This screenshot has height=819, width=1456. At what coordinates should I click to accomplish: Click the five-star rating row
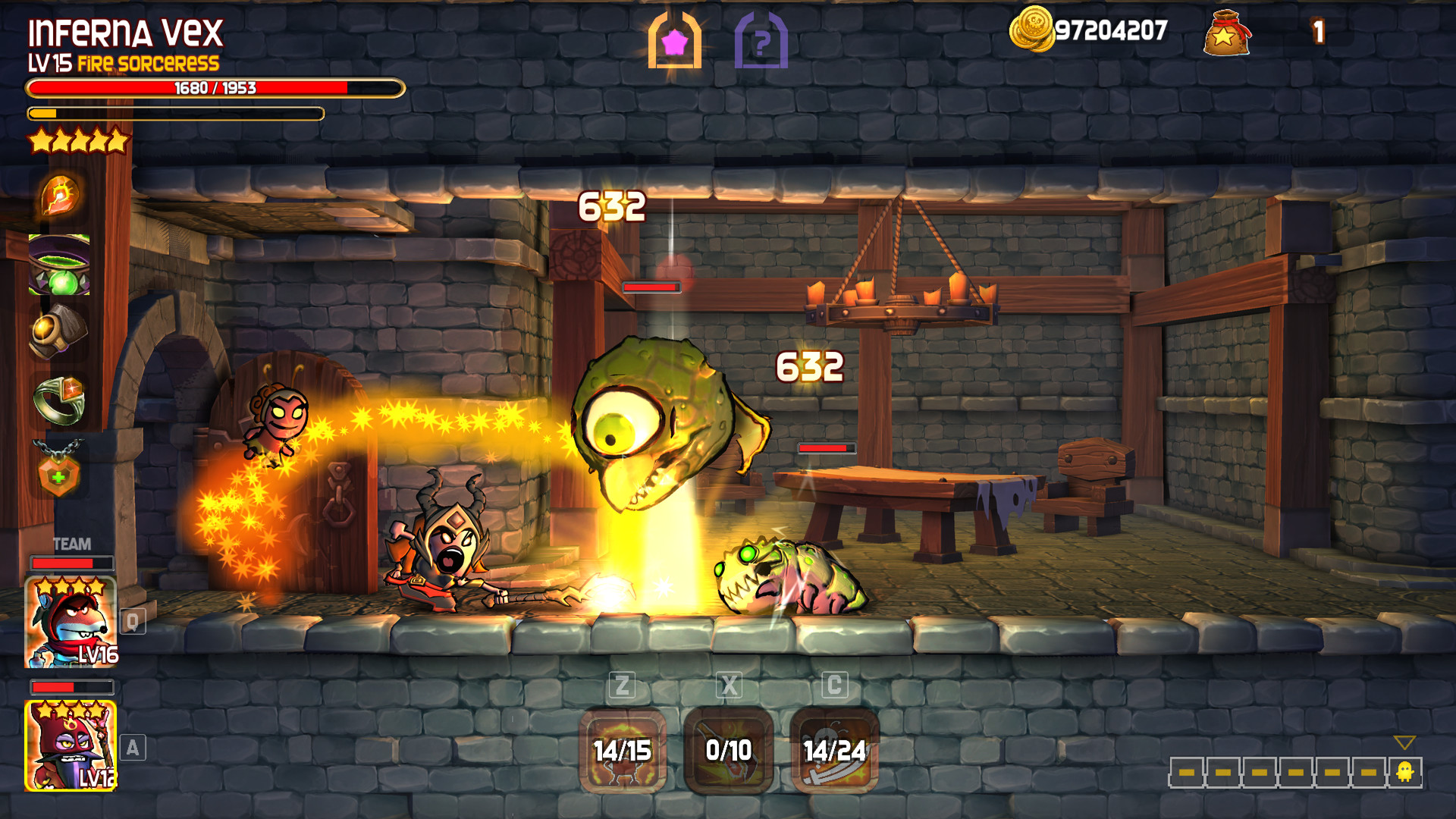(78, 141)
